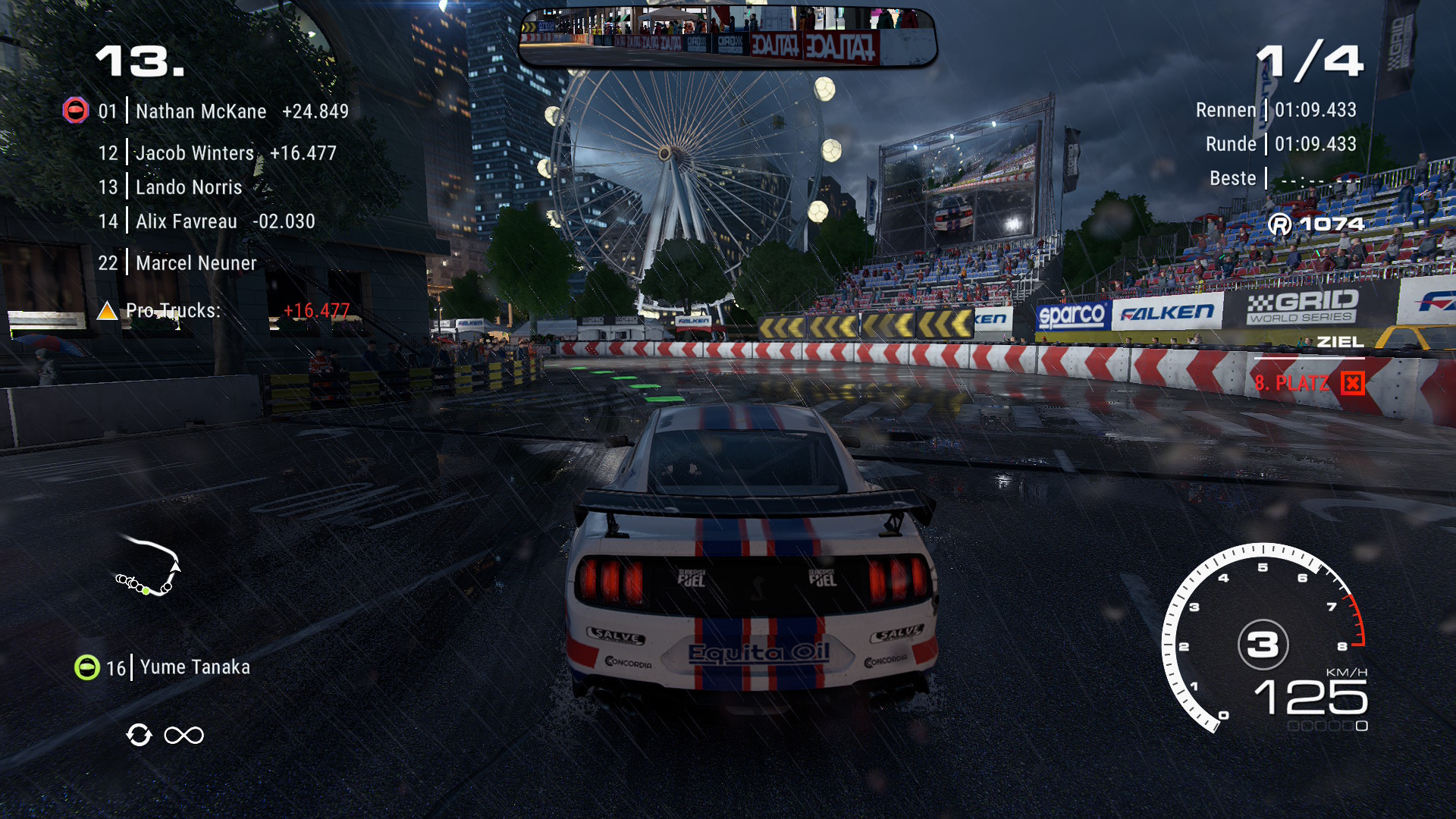Screen dimensions: 1456x819
Task: Activate the circular-arrows rewind icon
Action: 139,735
